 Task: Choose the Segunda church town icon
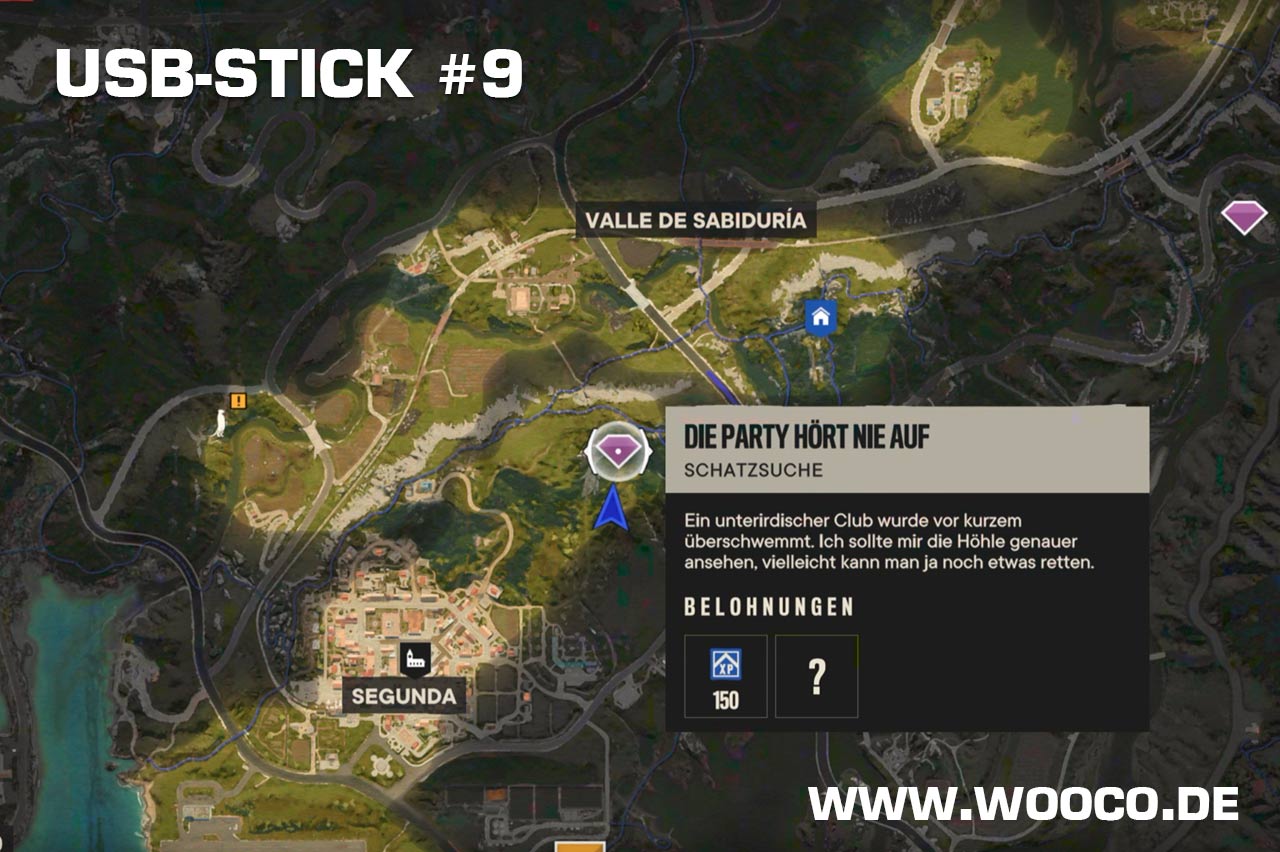414,657
